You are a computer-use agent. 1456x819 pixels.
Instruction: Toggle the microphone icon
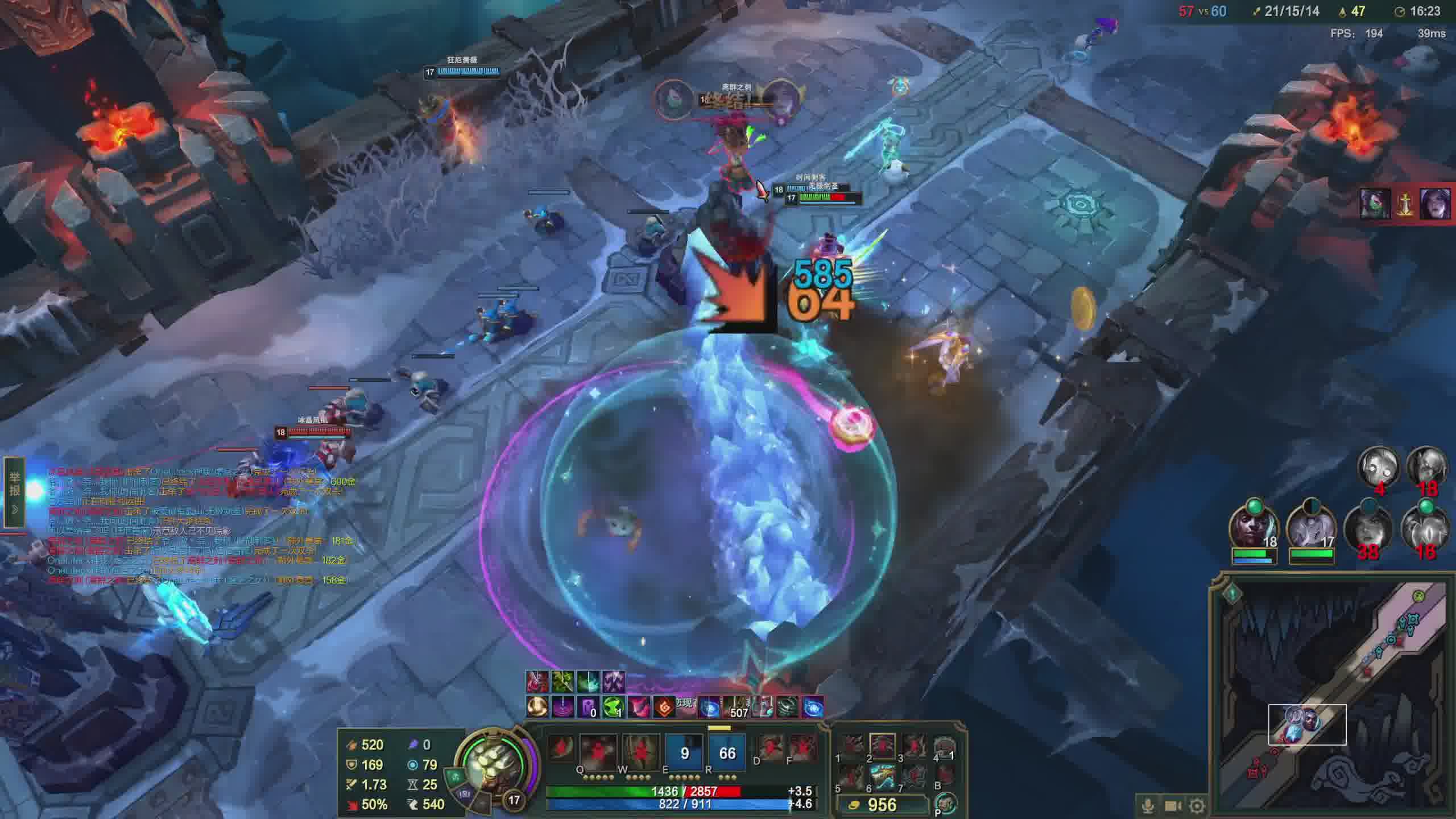tap(1148, 806)
